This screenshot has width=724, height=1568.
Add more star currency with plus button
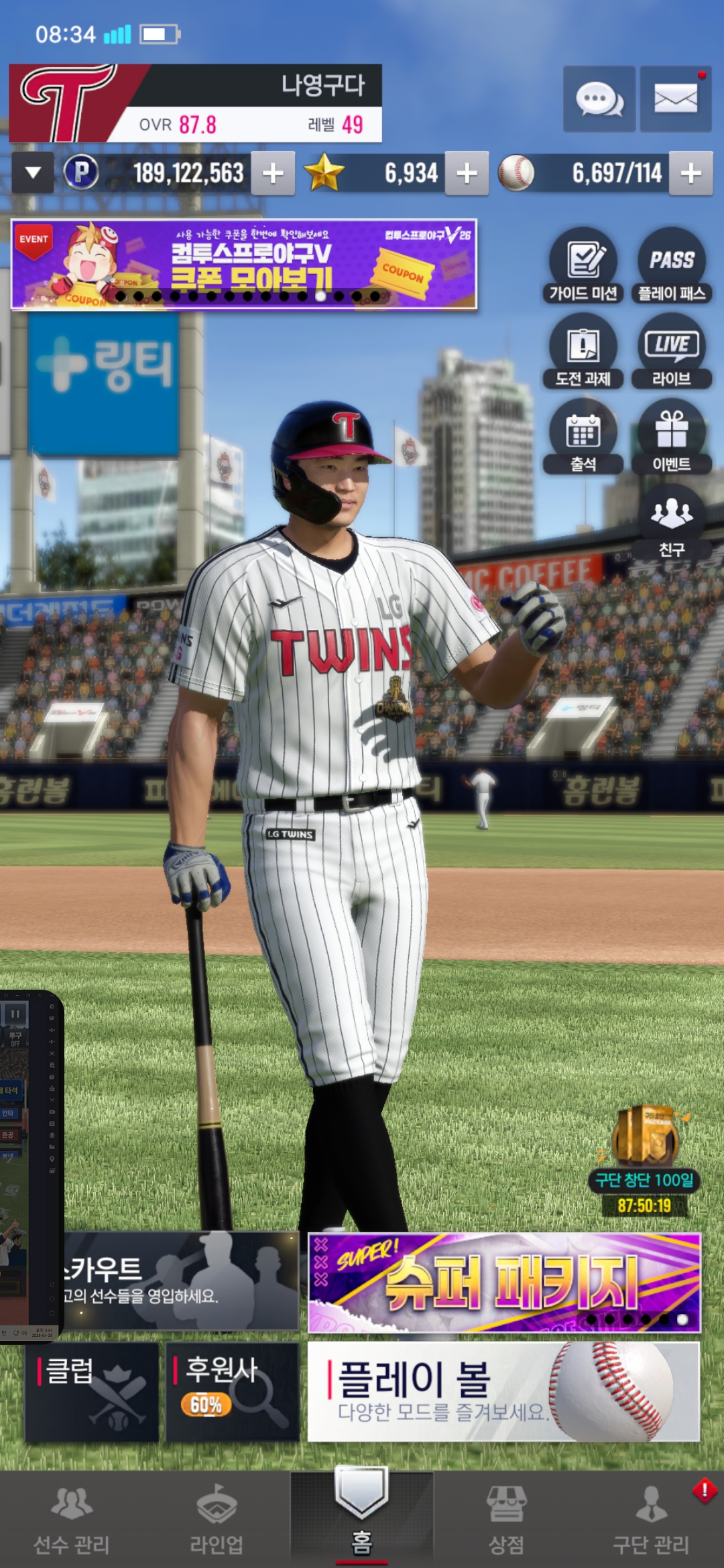click(x=467, y=174)
